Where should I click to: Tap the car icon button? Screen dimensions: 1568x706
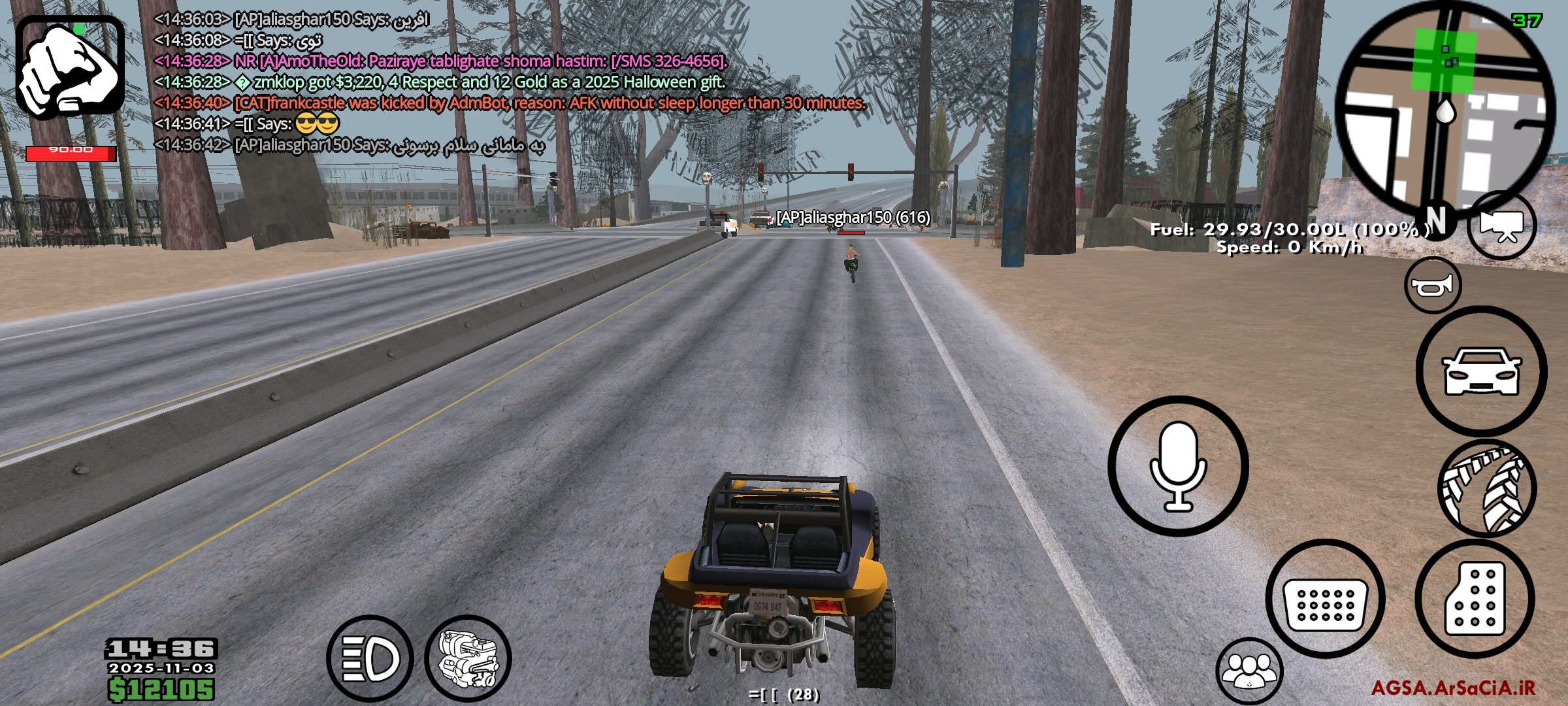tap(1480, 372)
